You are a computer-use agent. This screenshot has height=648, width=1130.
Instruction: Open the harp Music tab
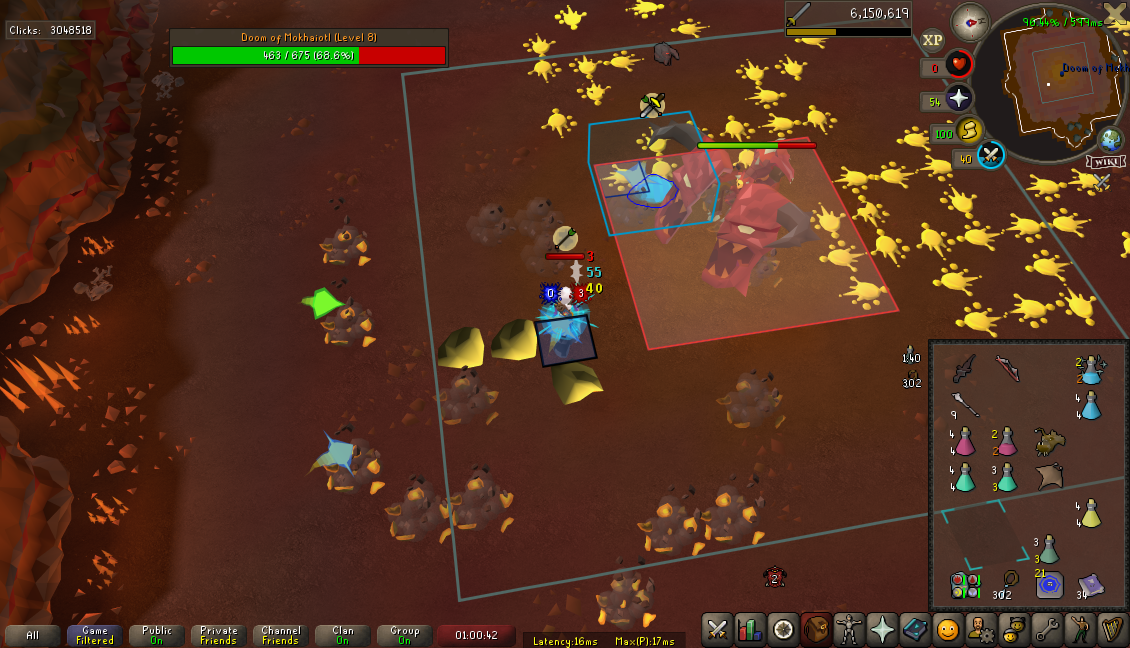(1111, 629)
